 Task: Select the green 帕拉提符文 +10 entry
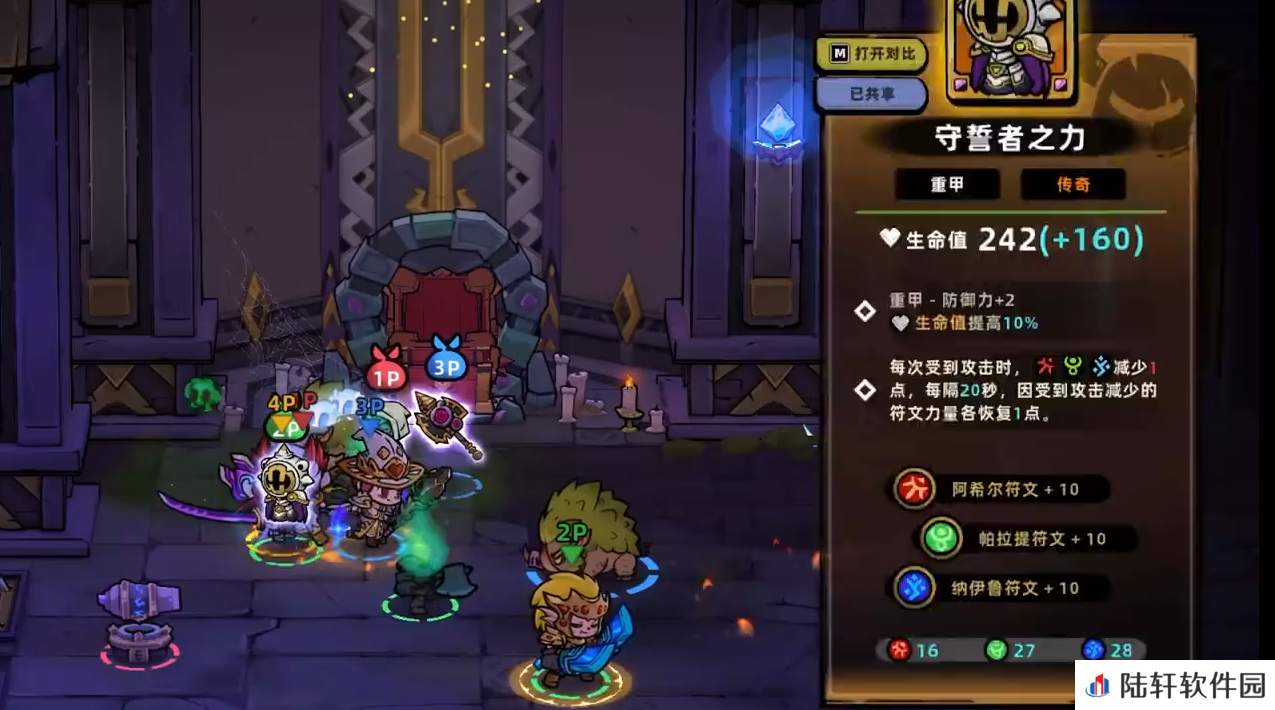[1027, 539]
